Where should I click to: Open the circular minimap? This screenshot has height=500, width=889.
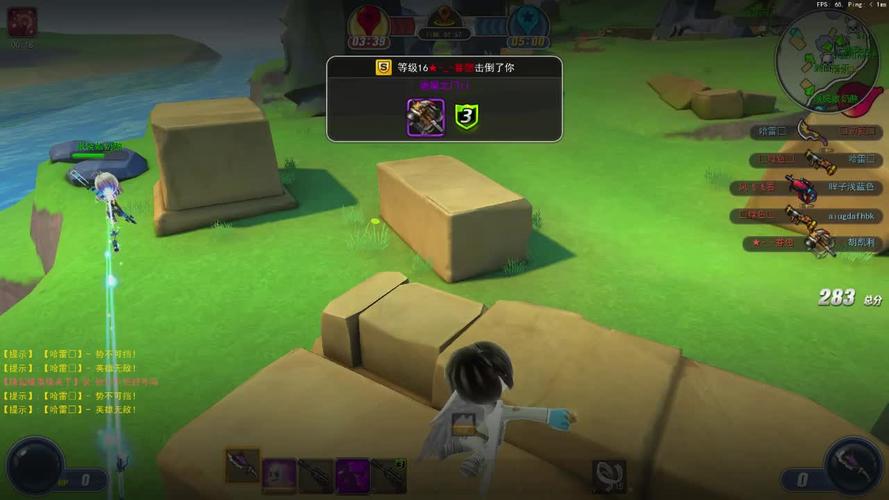(x=826, y=61)
